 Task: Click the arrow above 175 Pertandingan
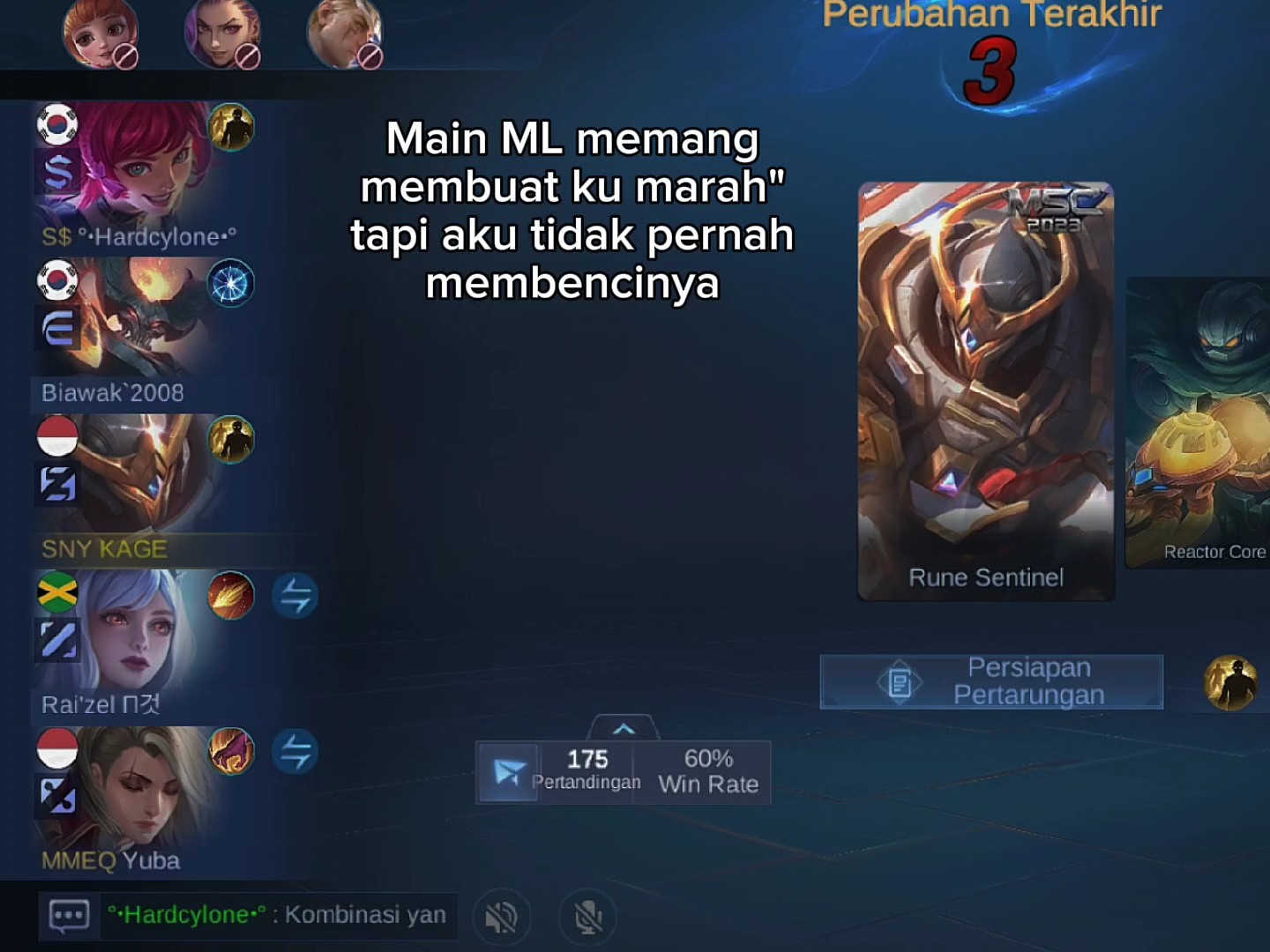click(624, 727)
